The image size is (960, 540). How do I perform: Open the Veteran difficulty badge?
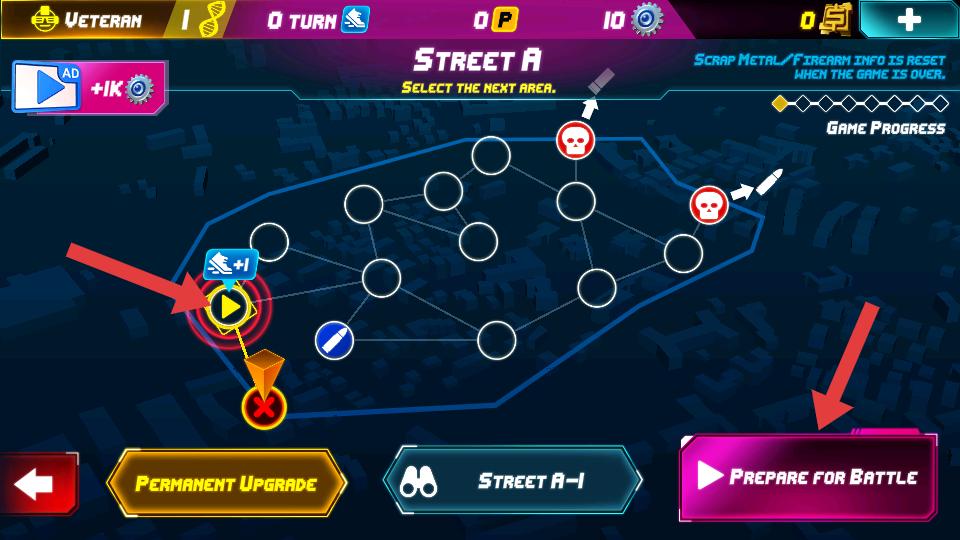point(75,19)
